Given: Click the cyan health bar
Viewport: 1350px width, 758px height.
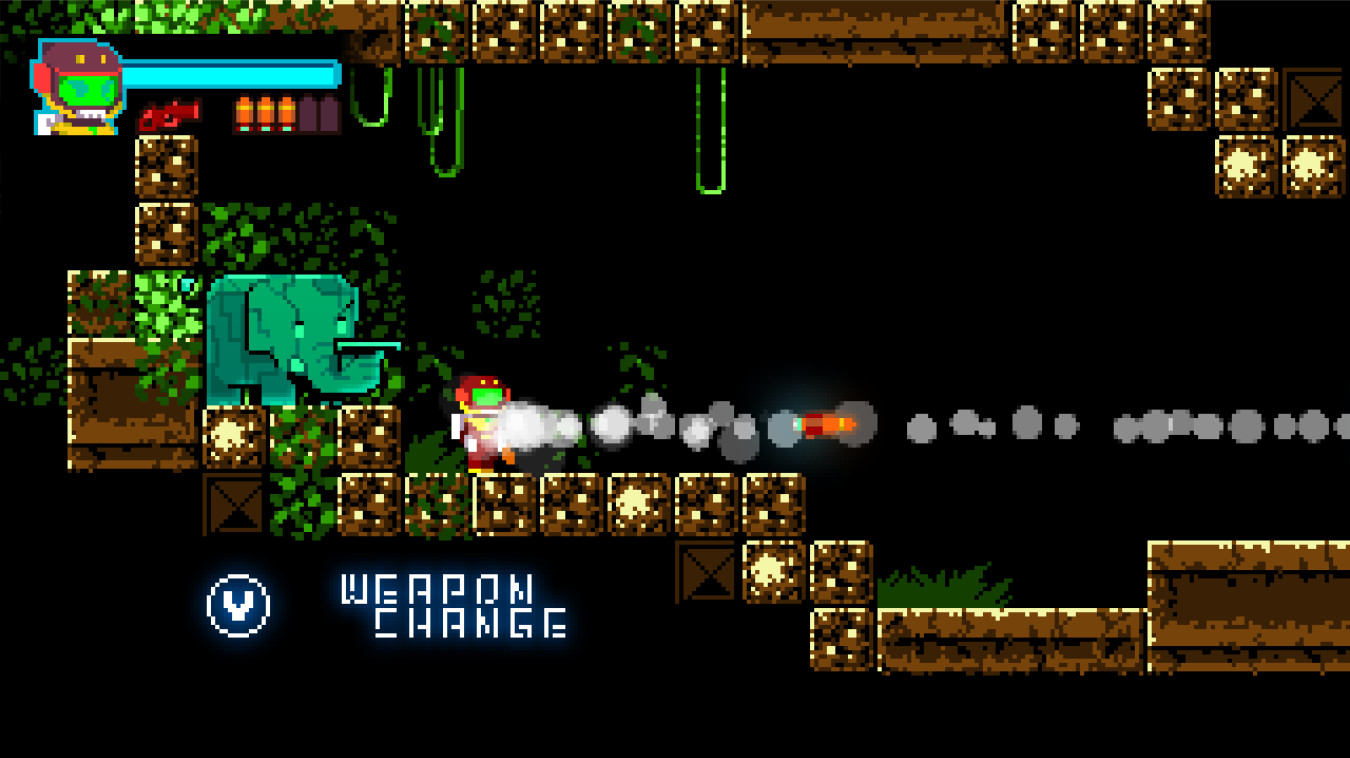Looking at the screenshot, I should [x=230, y=75].
